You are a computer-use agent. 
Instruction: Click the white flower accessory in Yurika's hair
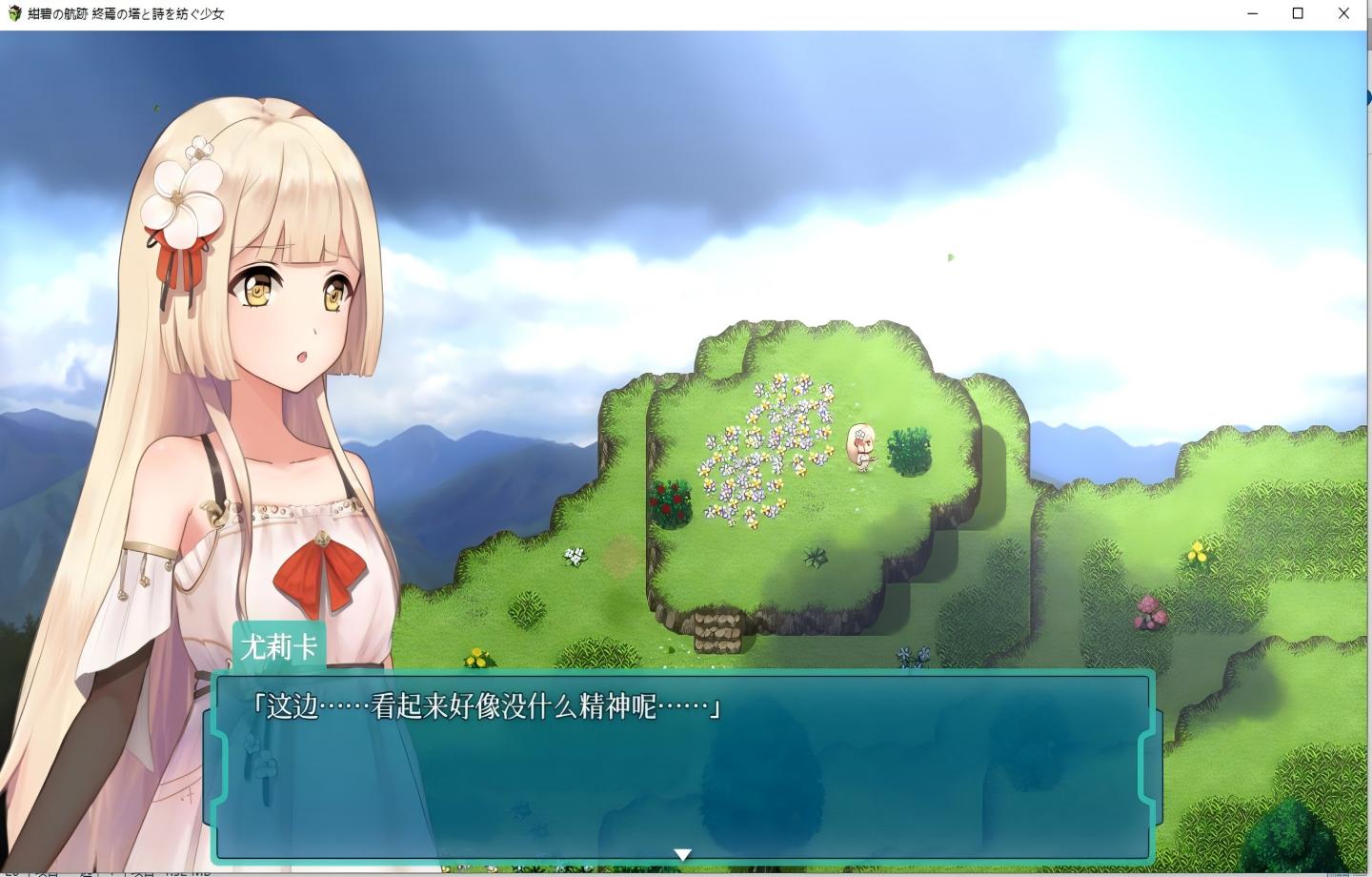pos(183,200)
